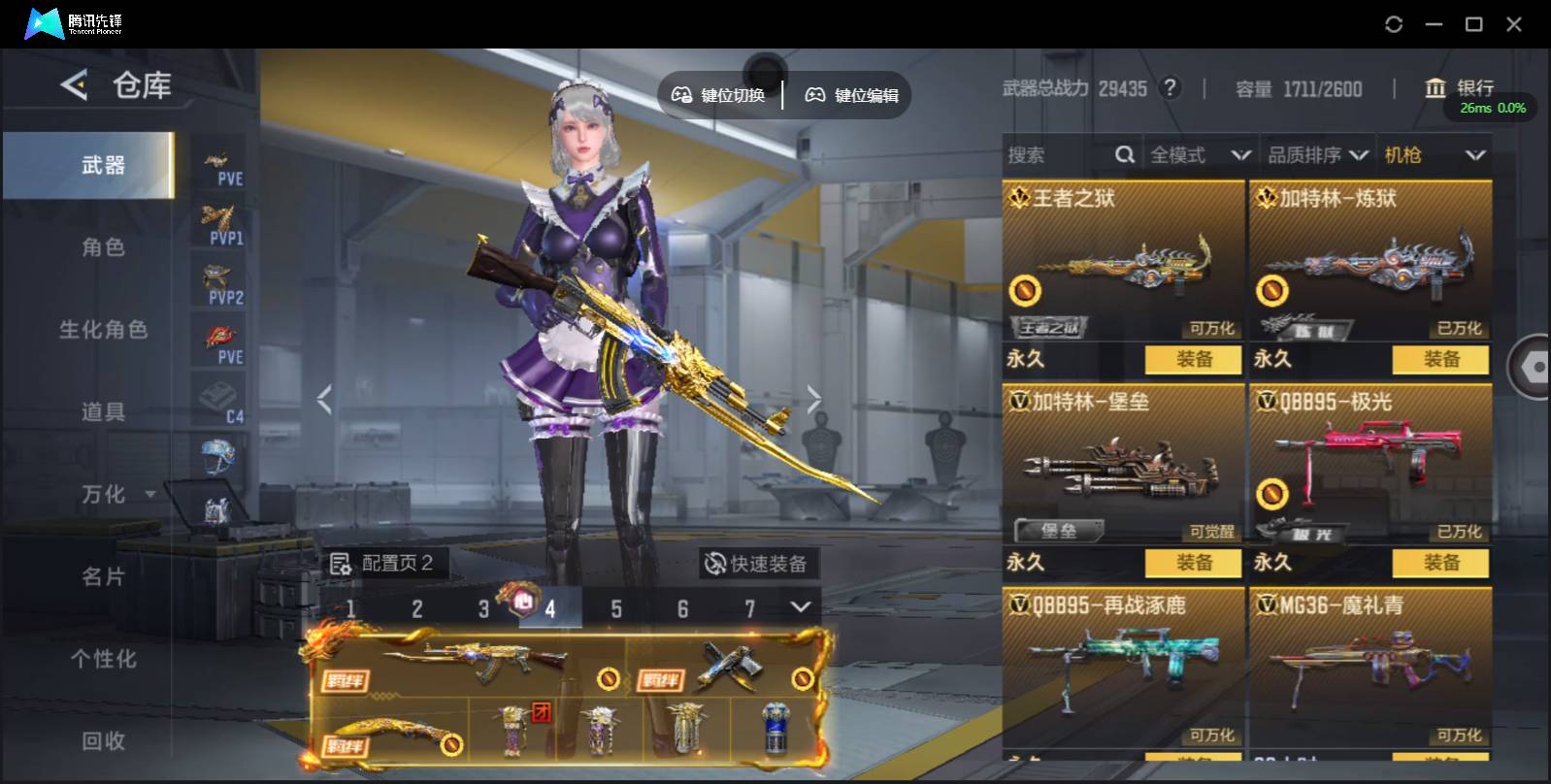The image size is (1551, 784).
Task: Switch to loadout slot 5
Action: pos(616,609)
